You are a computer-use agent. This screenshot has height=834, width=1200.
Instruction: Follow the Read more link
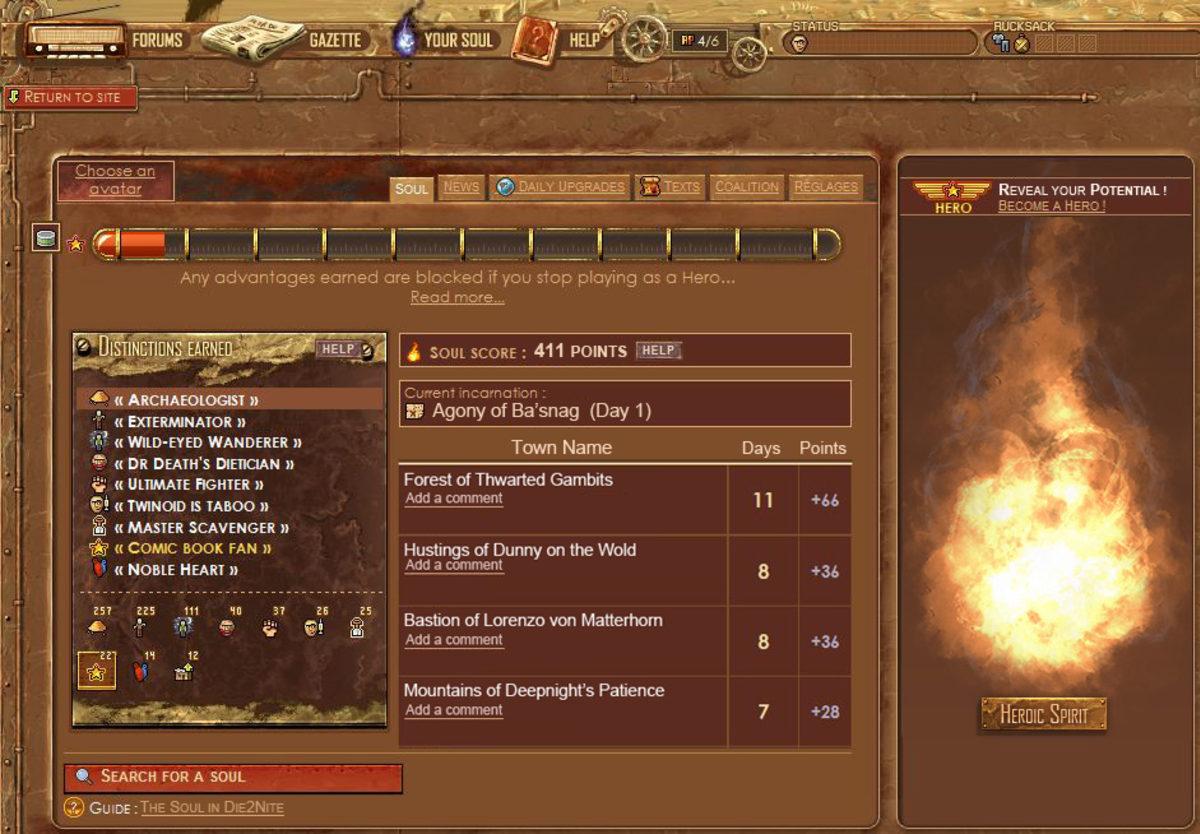tap(457, 297)
